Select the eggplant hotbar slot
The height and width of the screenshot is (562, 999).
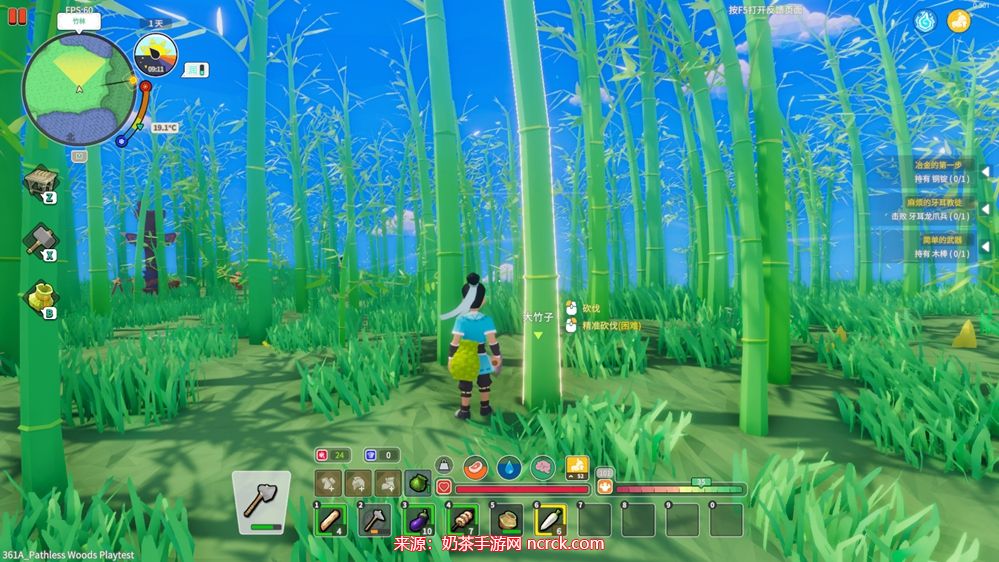pos(417,519)
